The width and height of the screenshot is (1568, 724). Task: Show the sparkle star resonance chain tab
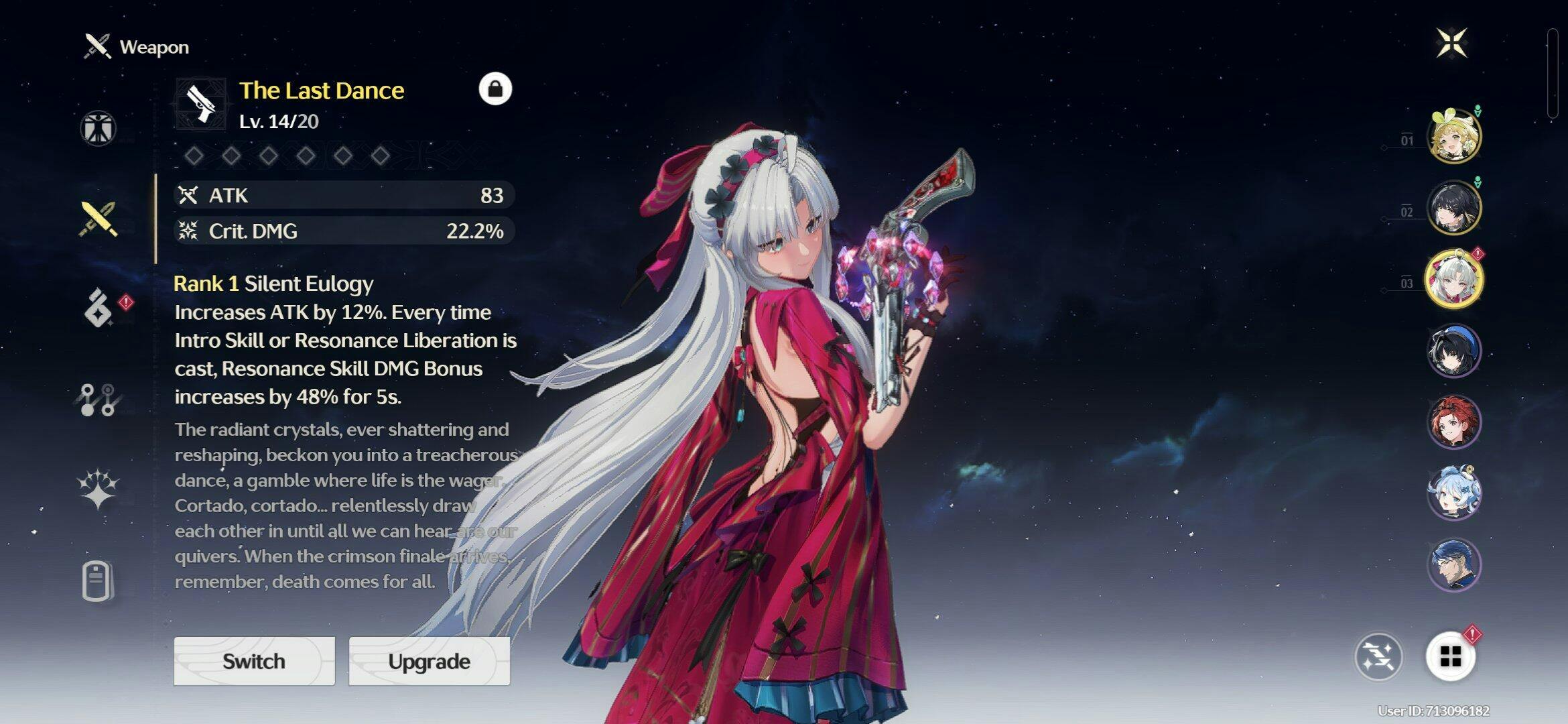click(x=99, y=487)
